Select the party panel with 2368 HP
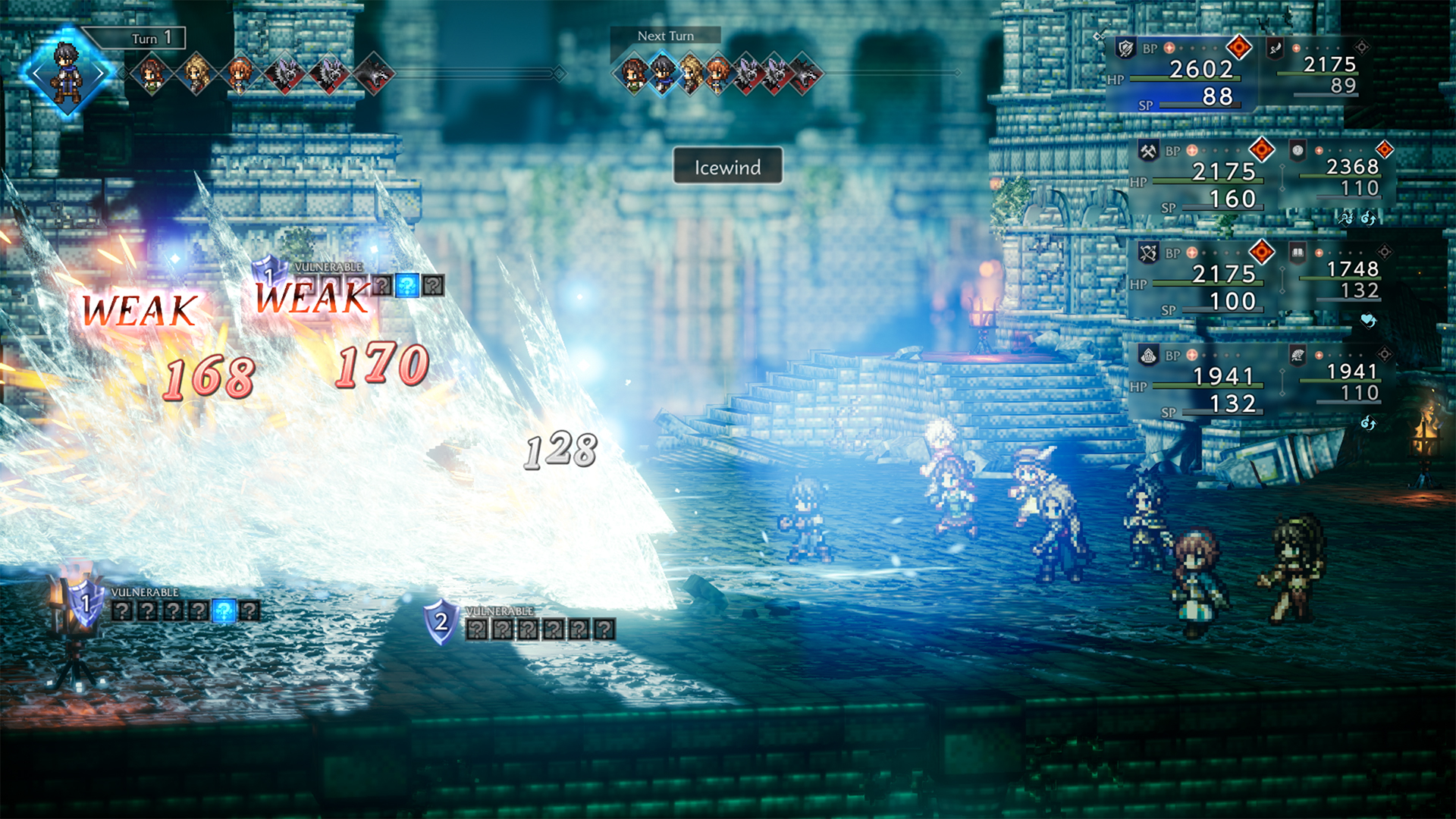 coord(1338,175)
